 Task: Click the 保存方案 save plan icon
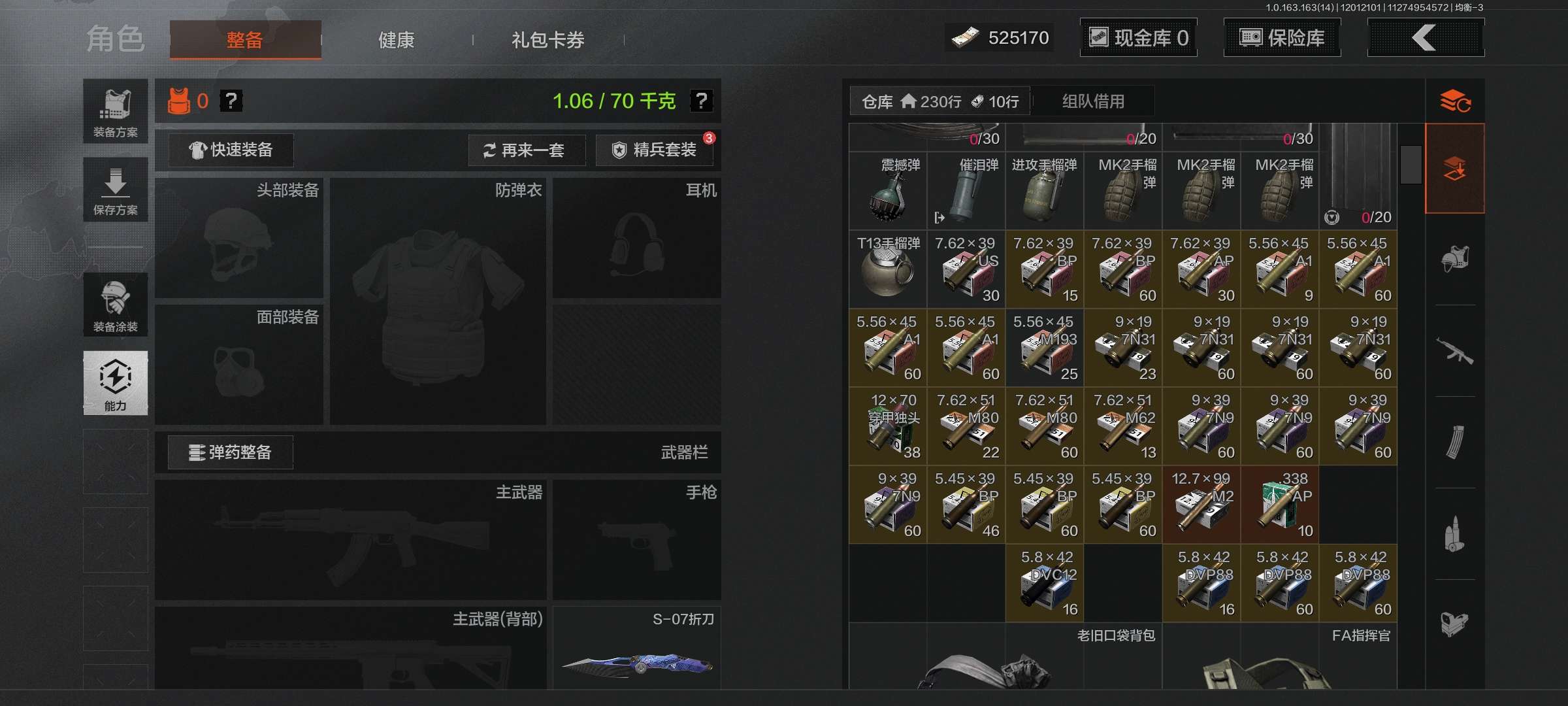(115, 189)
